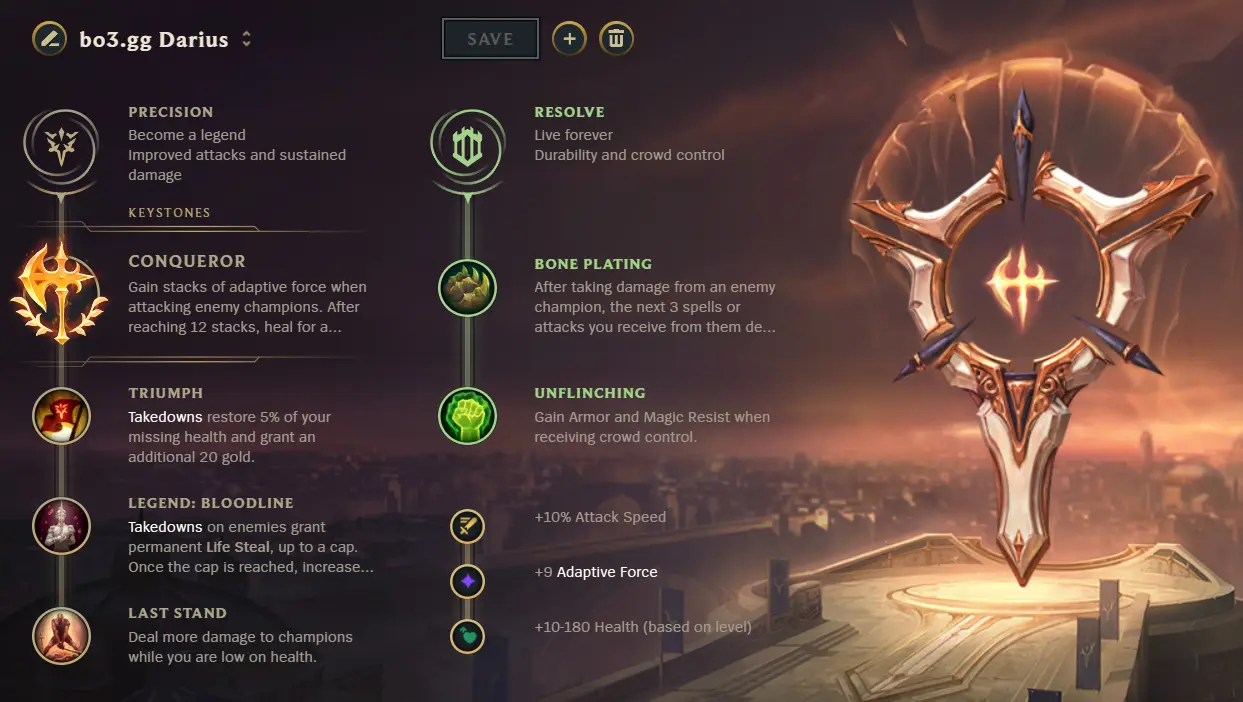Image resolution: width=1243 pixels, height=702 pixels.
Task: Open the Resolve secondary path icon
Action: coord(466,146)
